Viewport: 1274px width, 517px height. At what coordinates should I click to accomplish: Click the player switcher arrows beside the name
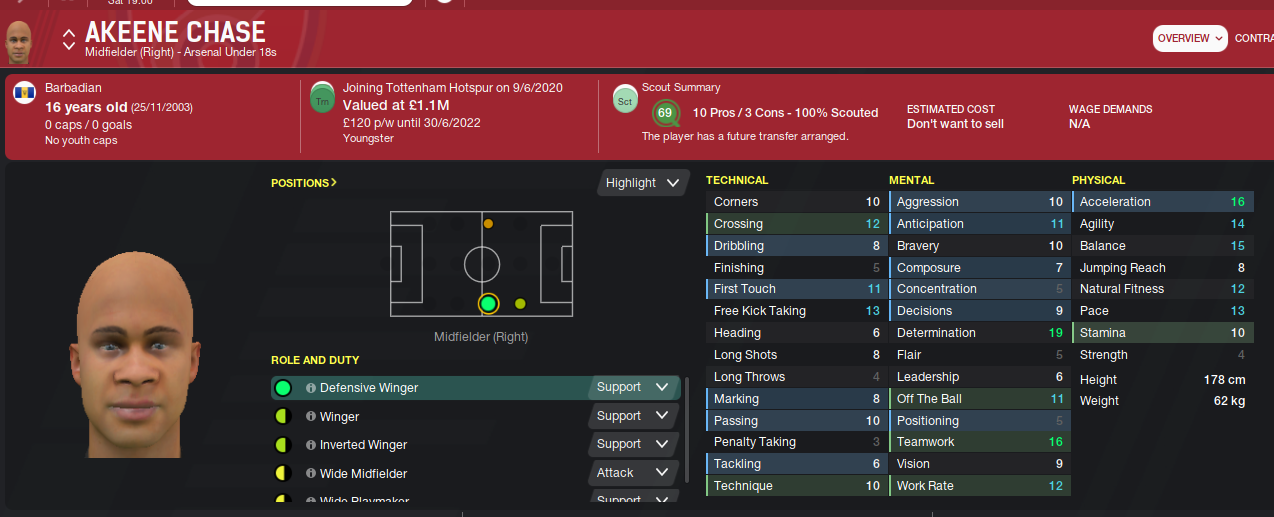(69, 39)
